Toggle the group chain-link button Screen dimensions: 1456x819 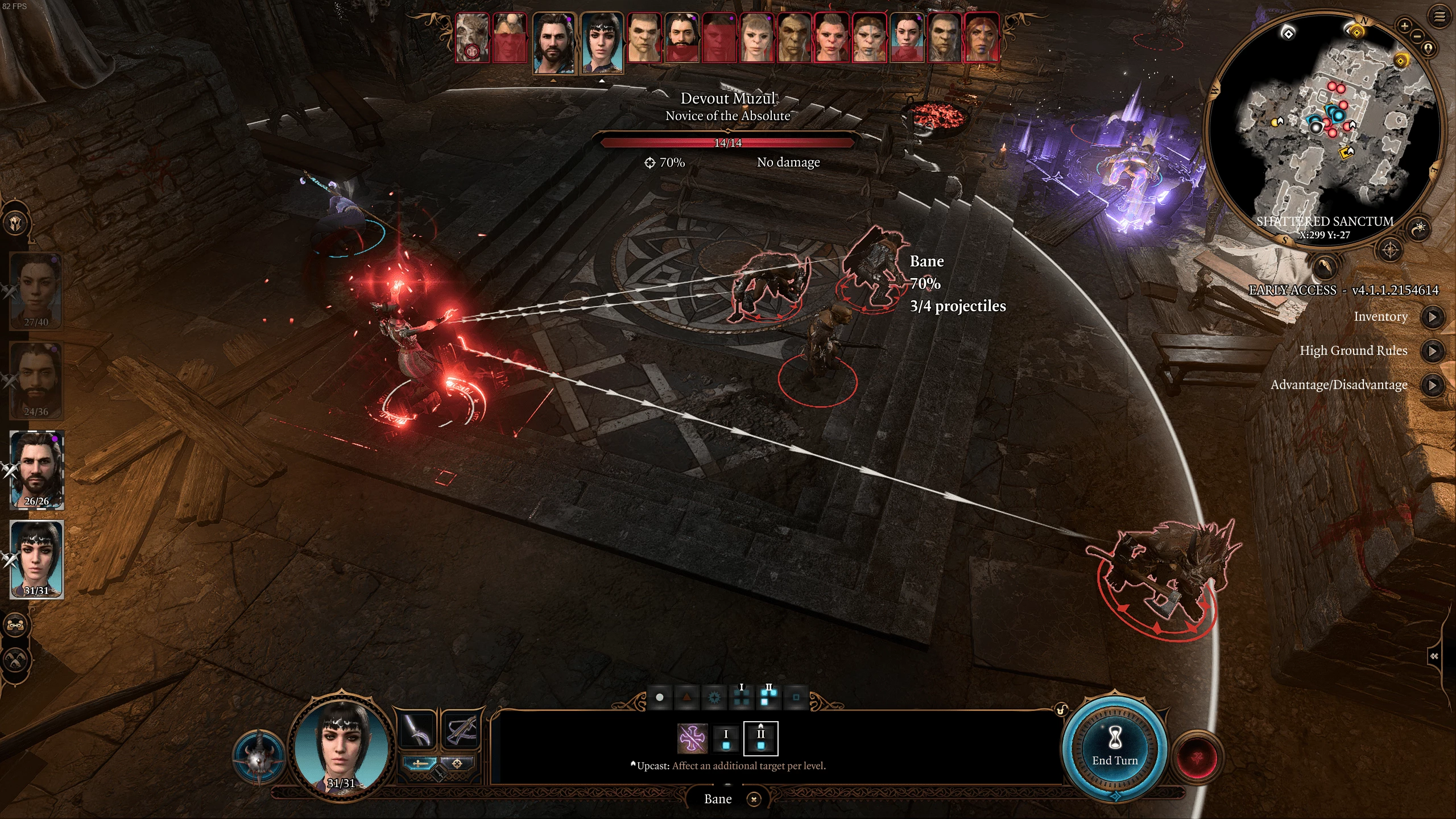tap(15, 626)
